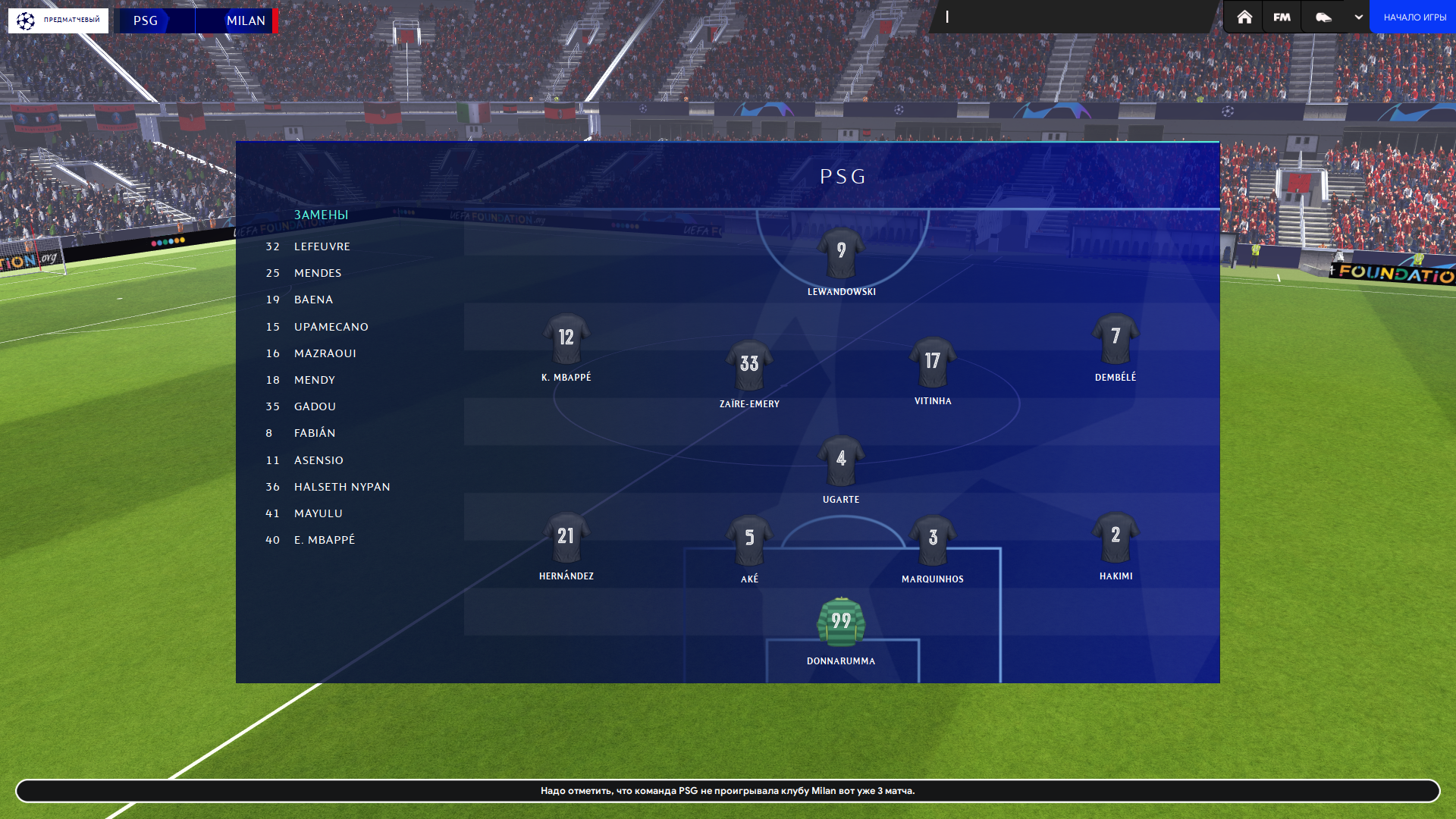Image resolution: width=1456 pixels, height=819 pixels.
Task: Switch to the PSG team tab
Action: [x=146, y=20]
